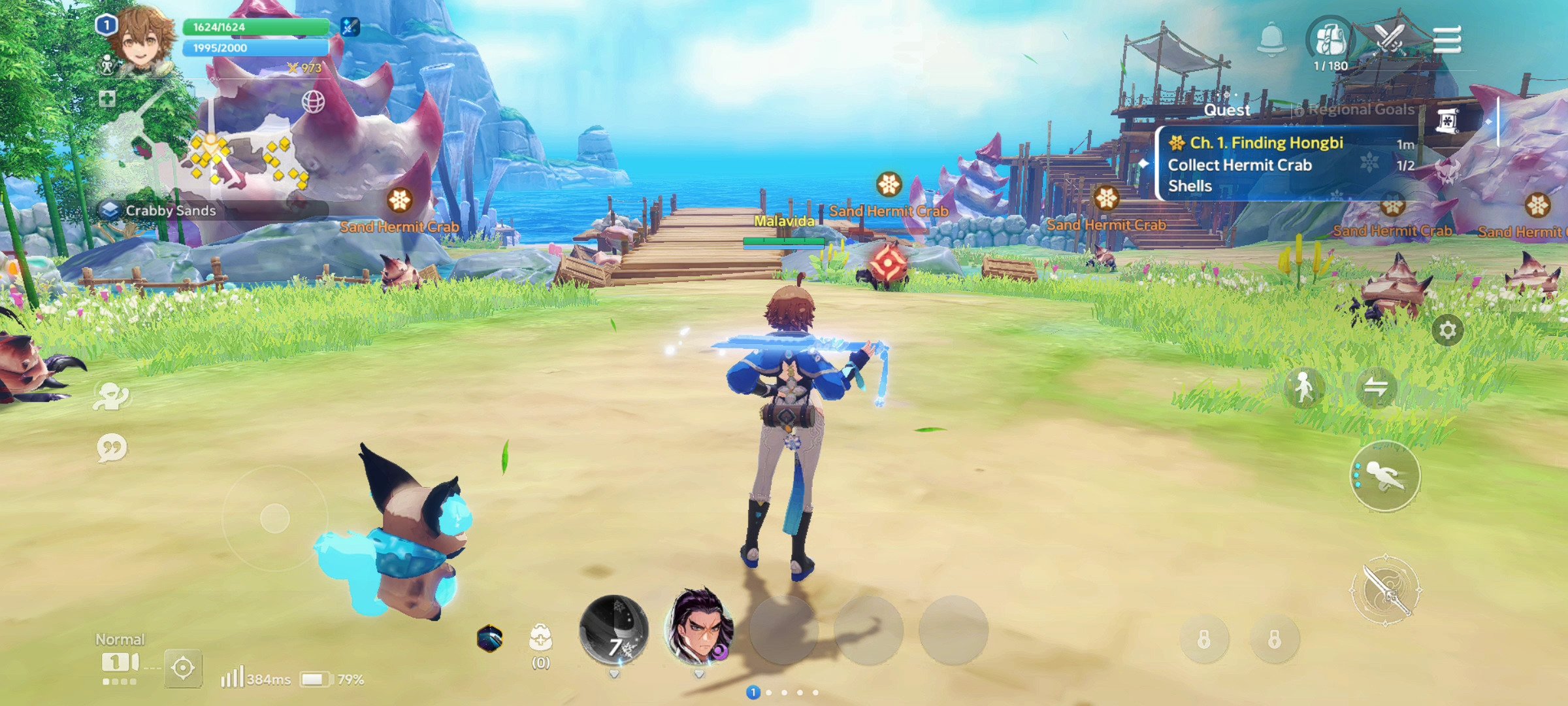Open the backpack inventory icon
This screenshot has height=706, width=1568.
pyautogui.click(x=1330, y=39)
